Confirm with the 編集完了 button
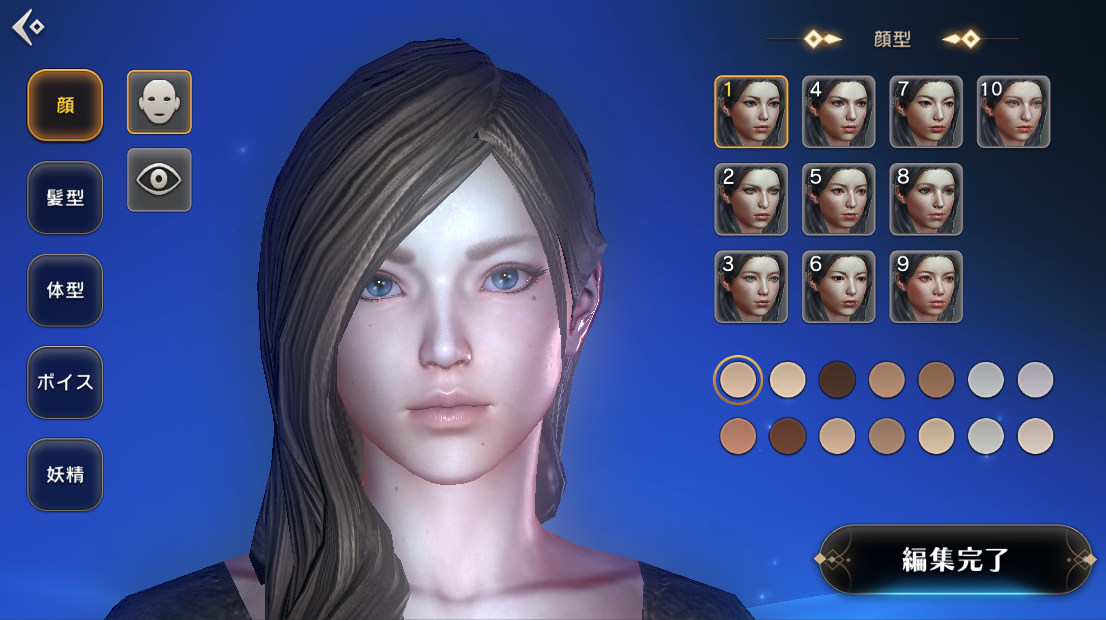This screenshot has width=1106, height=620. click(955, 559)
